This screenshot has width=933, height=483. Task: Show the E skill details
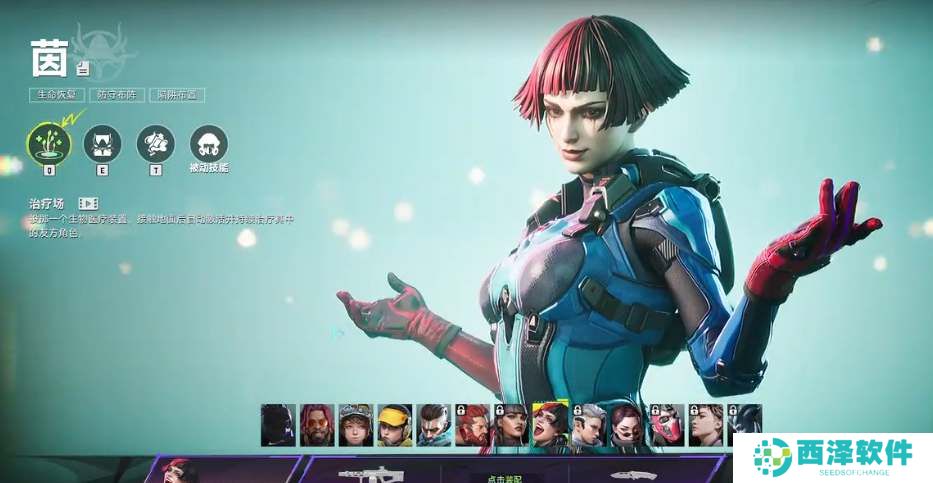tap(102, 144)
